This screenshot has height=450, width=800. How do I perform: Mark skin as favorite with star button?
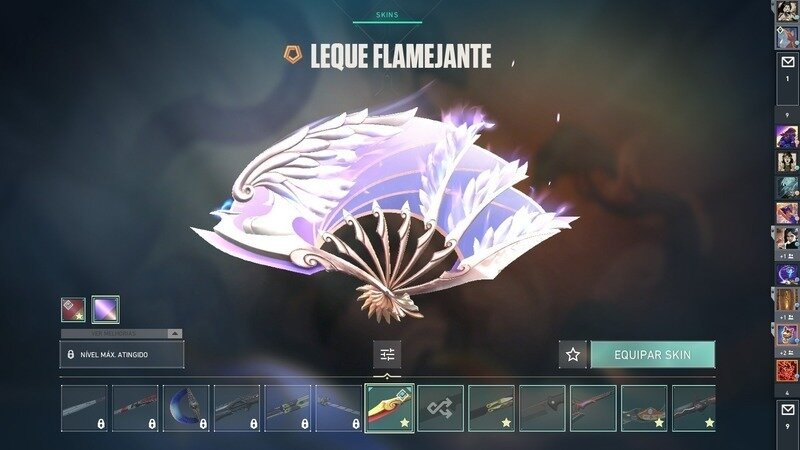tap(573, 354)
